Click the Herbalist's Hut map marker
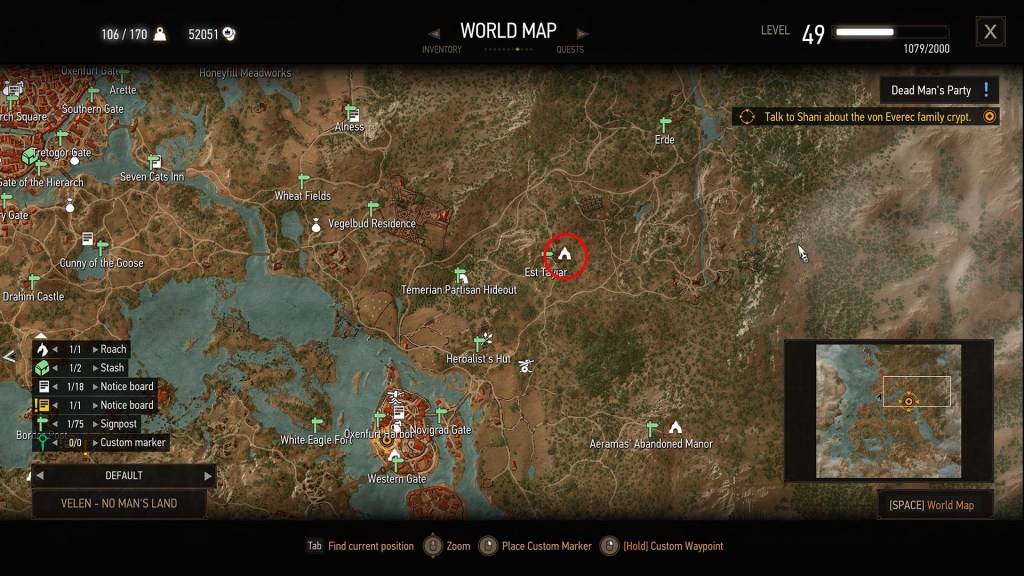 (x=485, y=341)
